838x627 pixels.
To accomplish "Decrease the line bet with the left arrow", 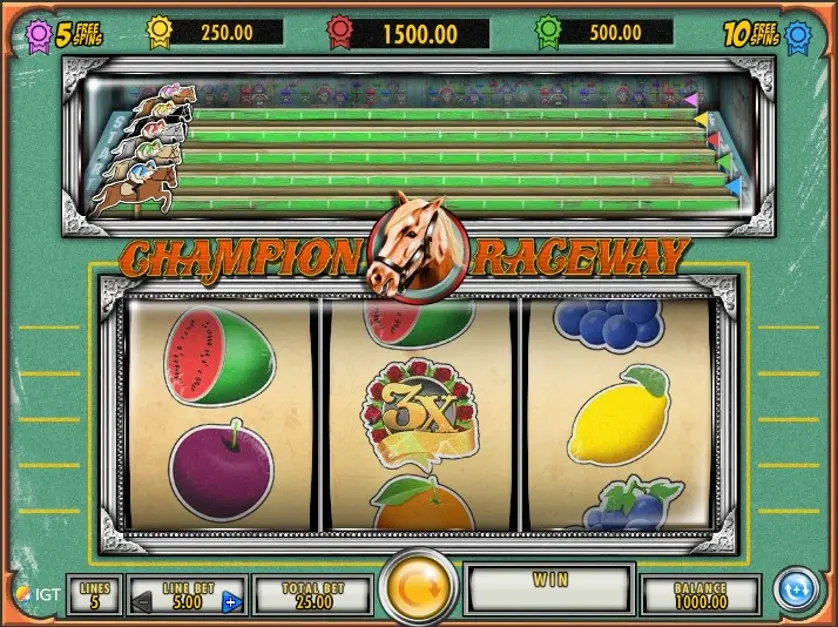I will coord(142,602).
